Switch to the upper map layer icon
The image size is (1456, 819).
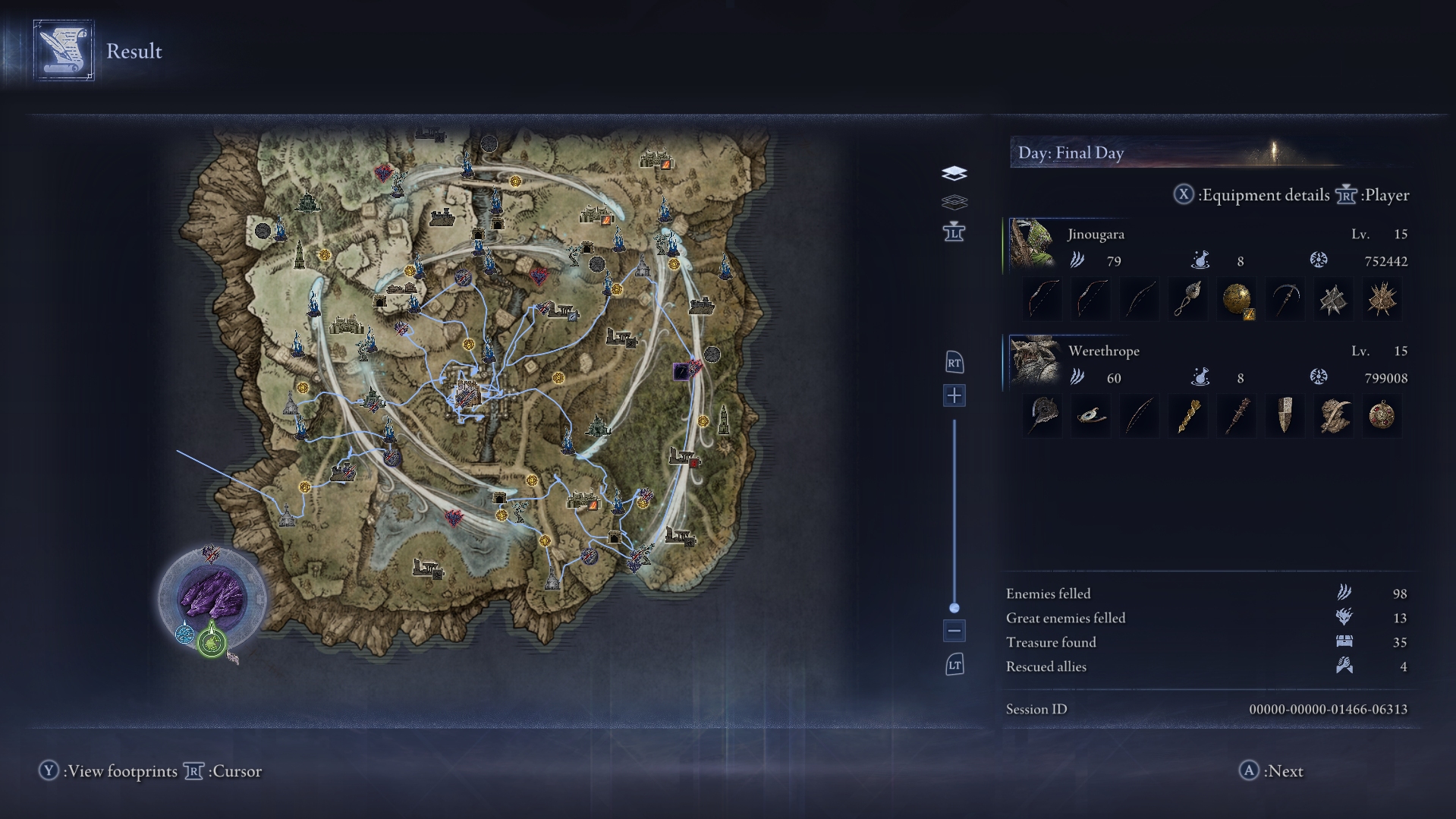pos(954,174)
